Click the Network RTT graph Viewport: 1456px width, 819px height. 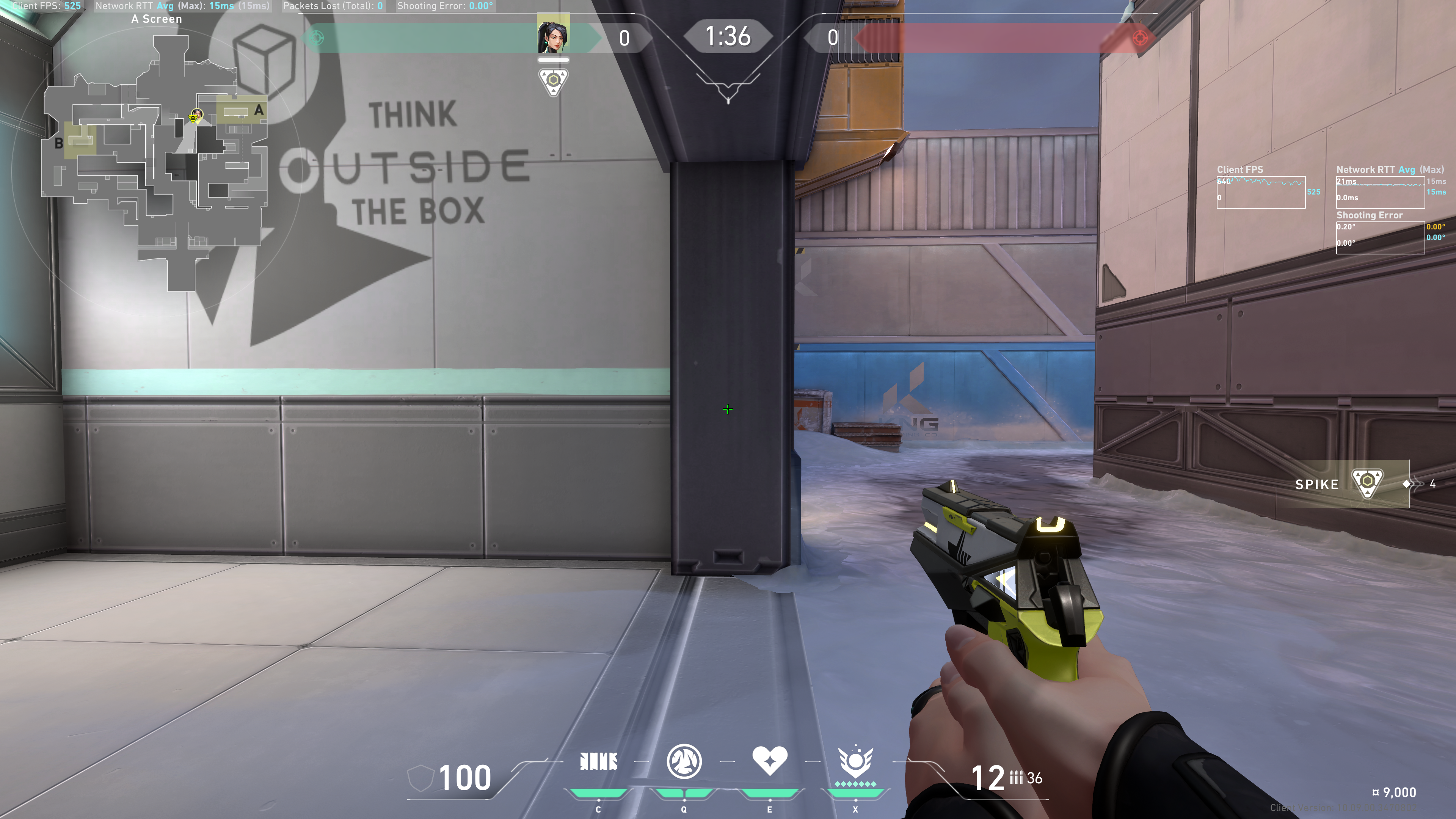pos(1380,192)
